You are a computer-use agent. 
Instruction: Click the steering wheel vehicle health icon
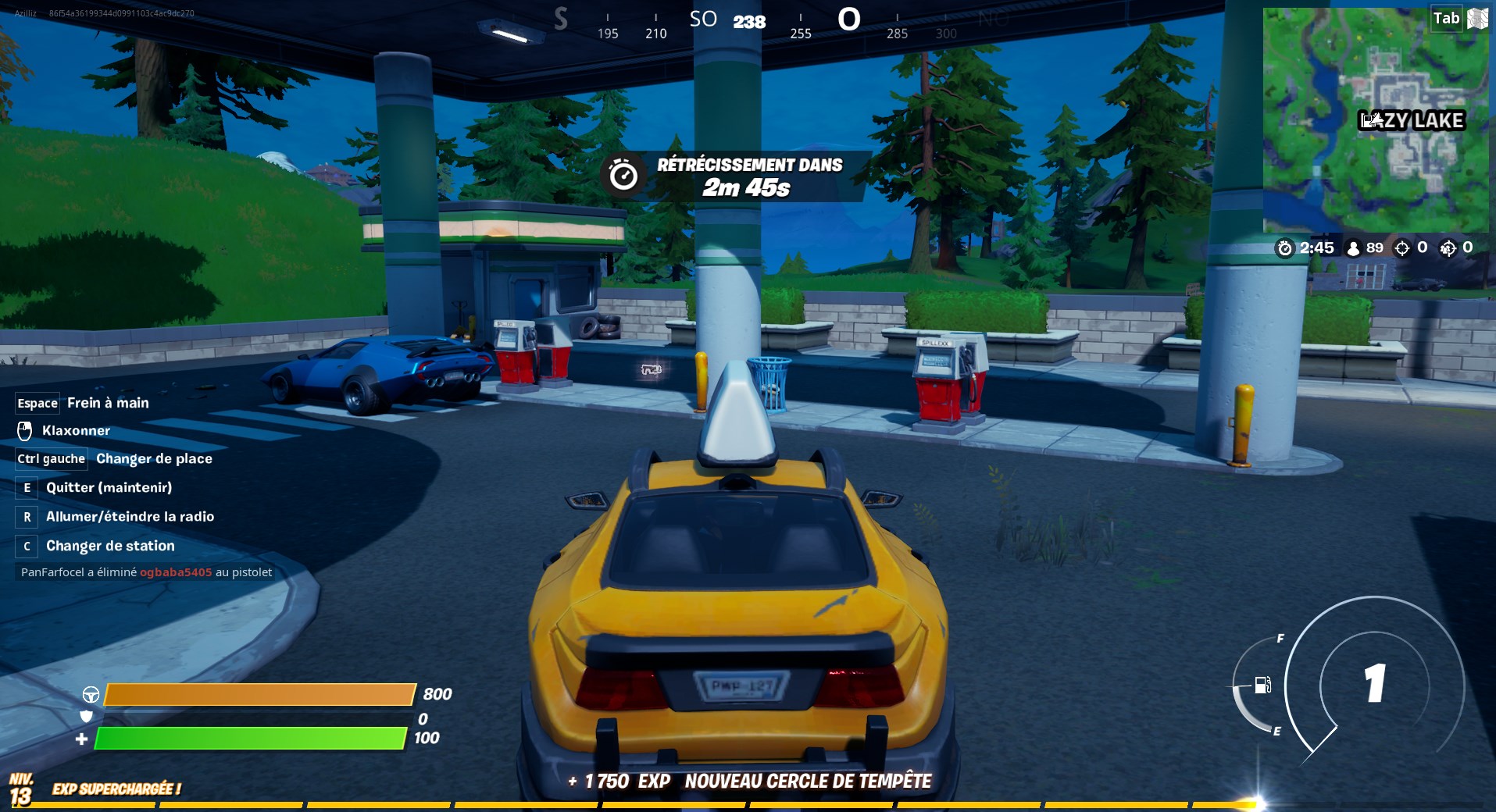pyautogui.click(x=91, y=694)
